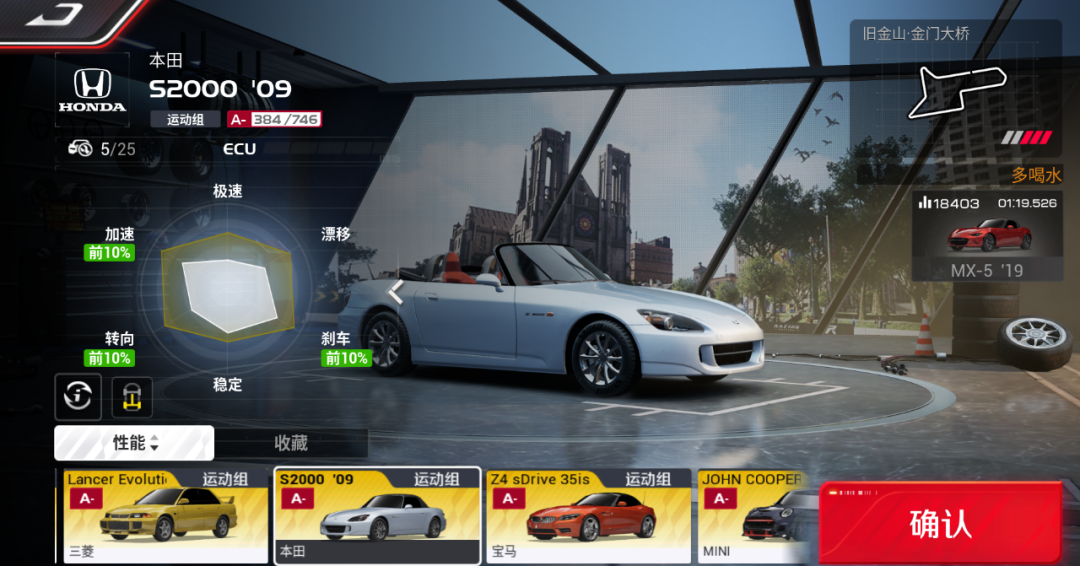Screen dimensions: 1080x566
Task: Open the ECU upgrade section
Action: (x=239, y=149)
